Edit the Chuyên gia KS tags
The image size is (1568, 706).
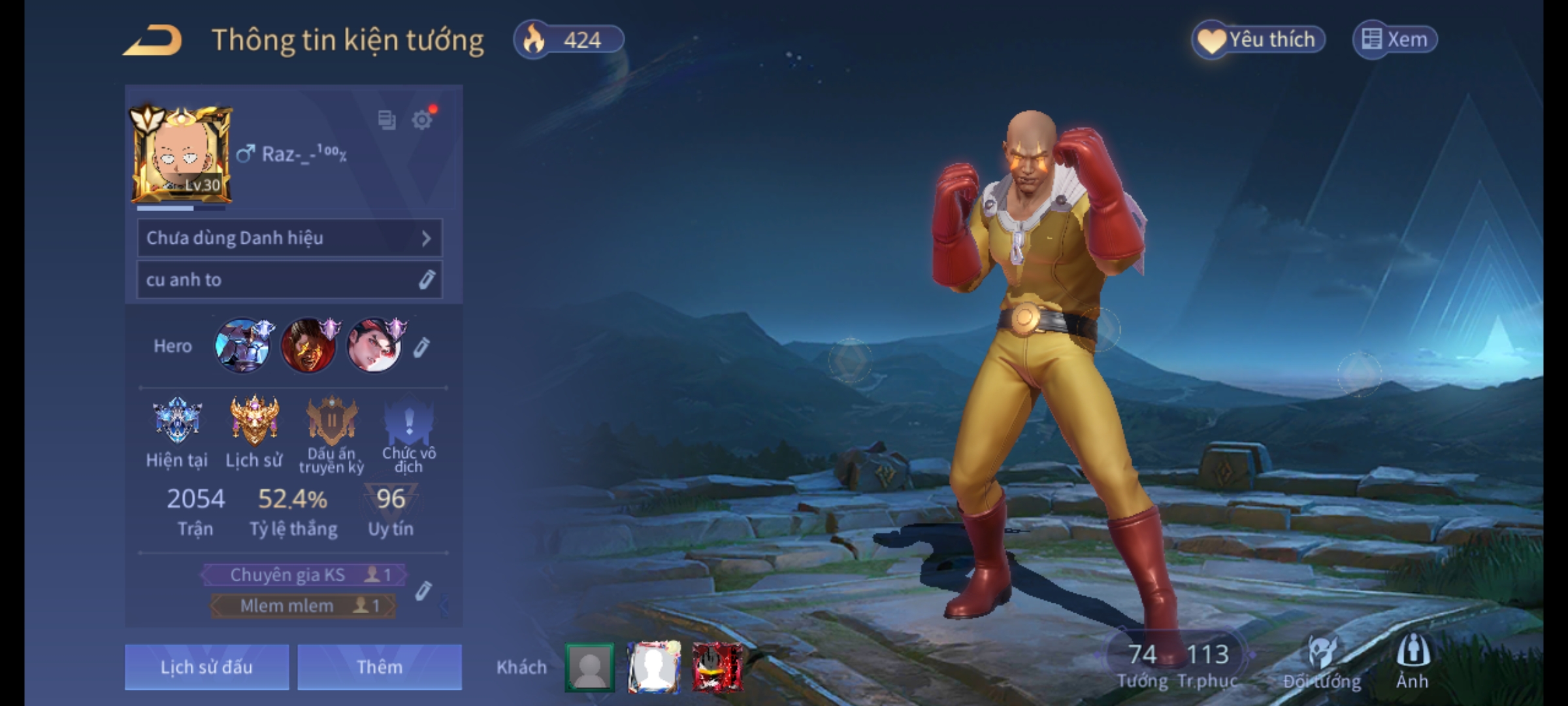click(x=423, y=590)
